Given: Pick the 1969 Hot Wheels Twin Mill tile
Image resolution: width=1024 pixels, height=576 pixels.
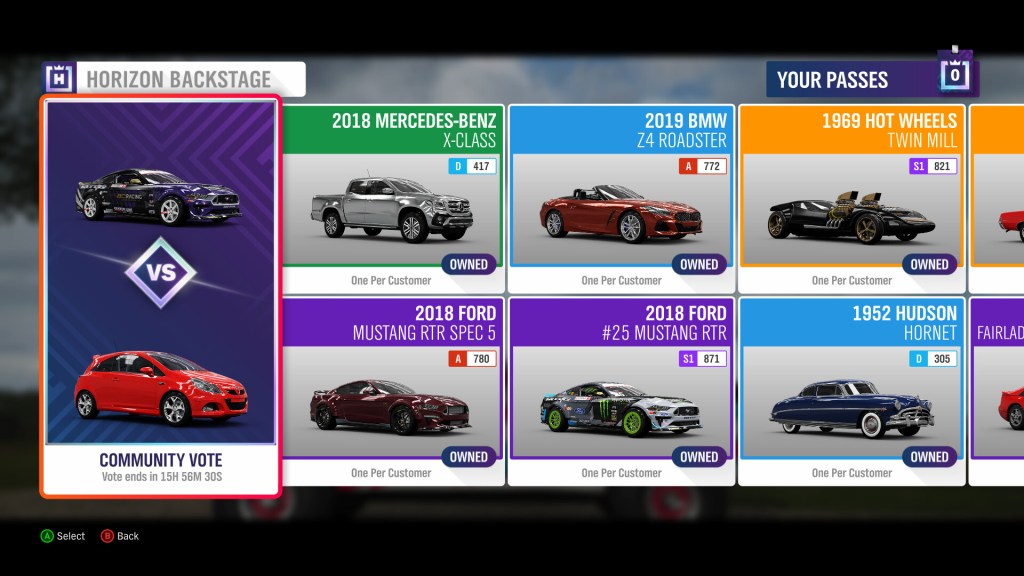Looking at the screenshot, I should [851, 200].
